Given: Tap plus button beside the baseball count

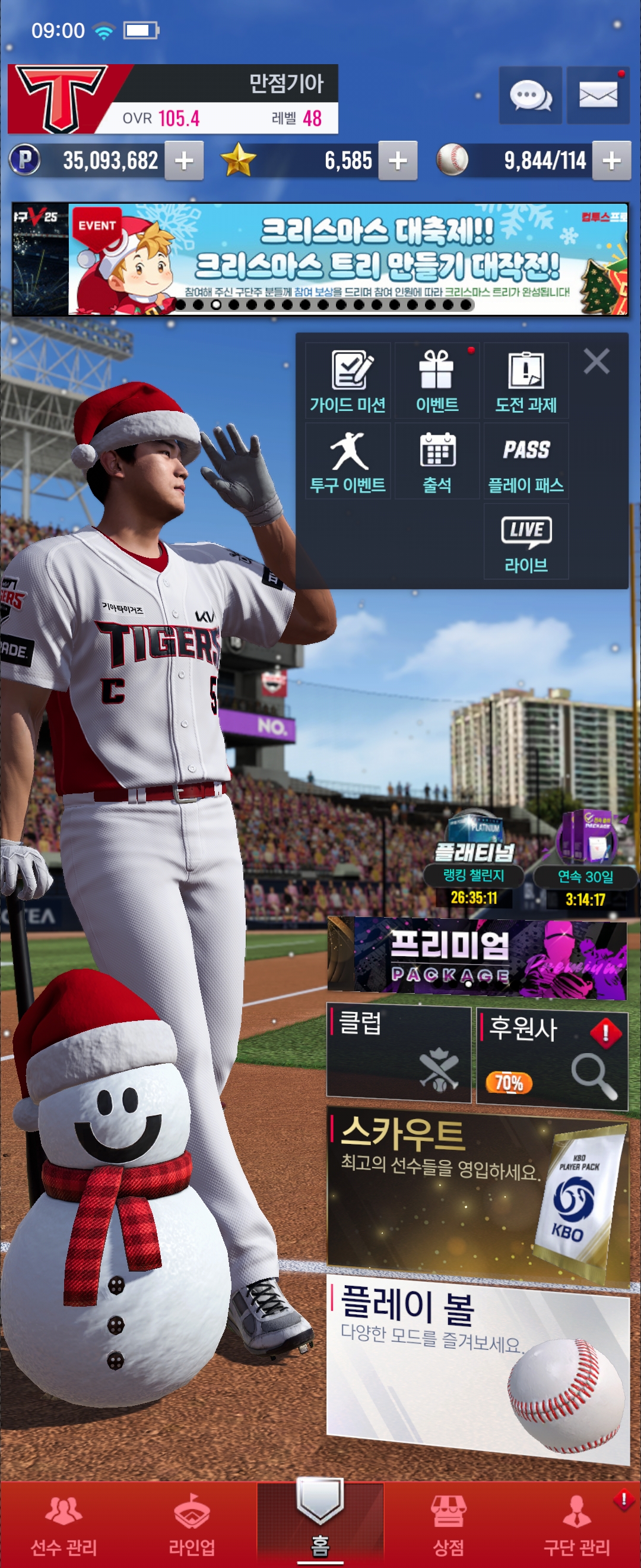Looking at the screenshot, I should pyautogui.click(x=611, y=161).
